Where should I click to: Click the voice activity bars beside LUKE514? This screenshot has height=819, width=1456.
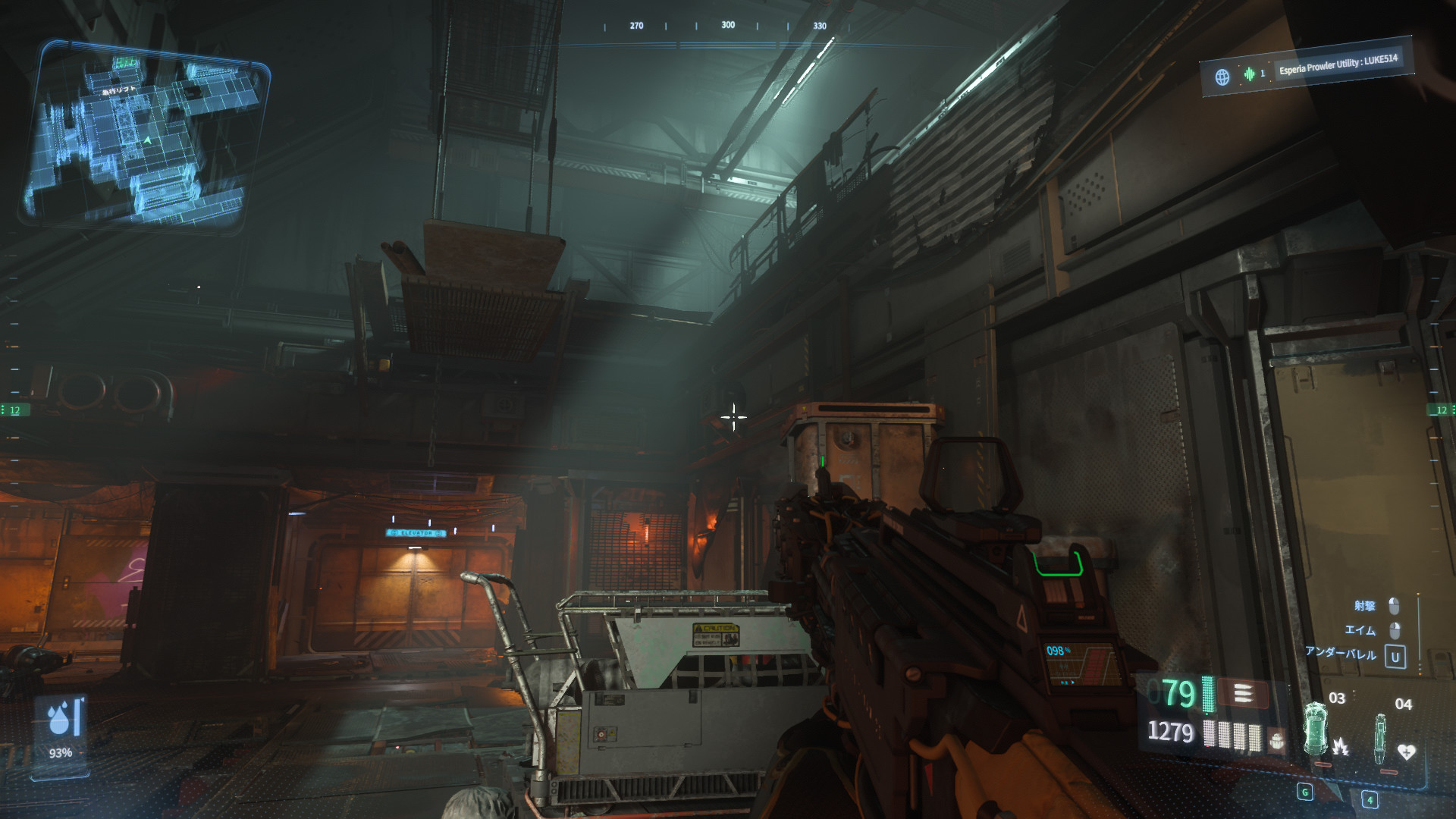pos(1249,74)
